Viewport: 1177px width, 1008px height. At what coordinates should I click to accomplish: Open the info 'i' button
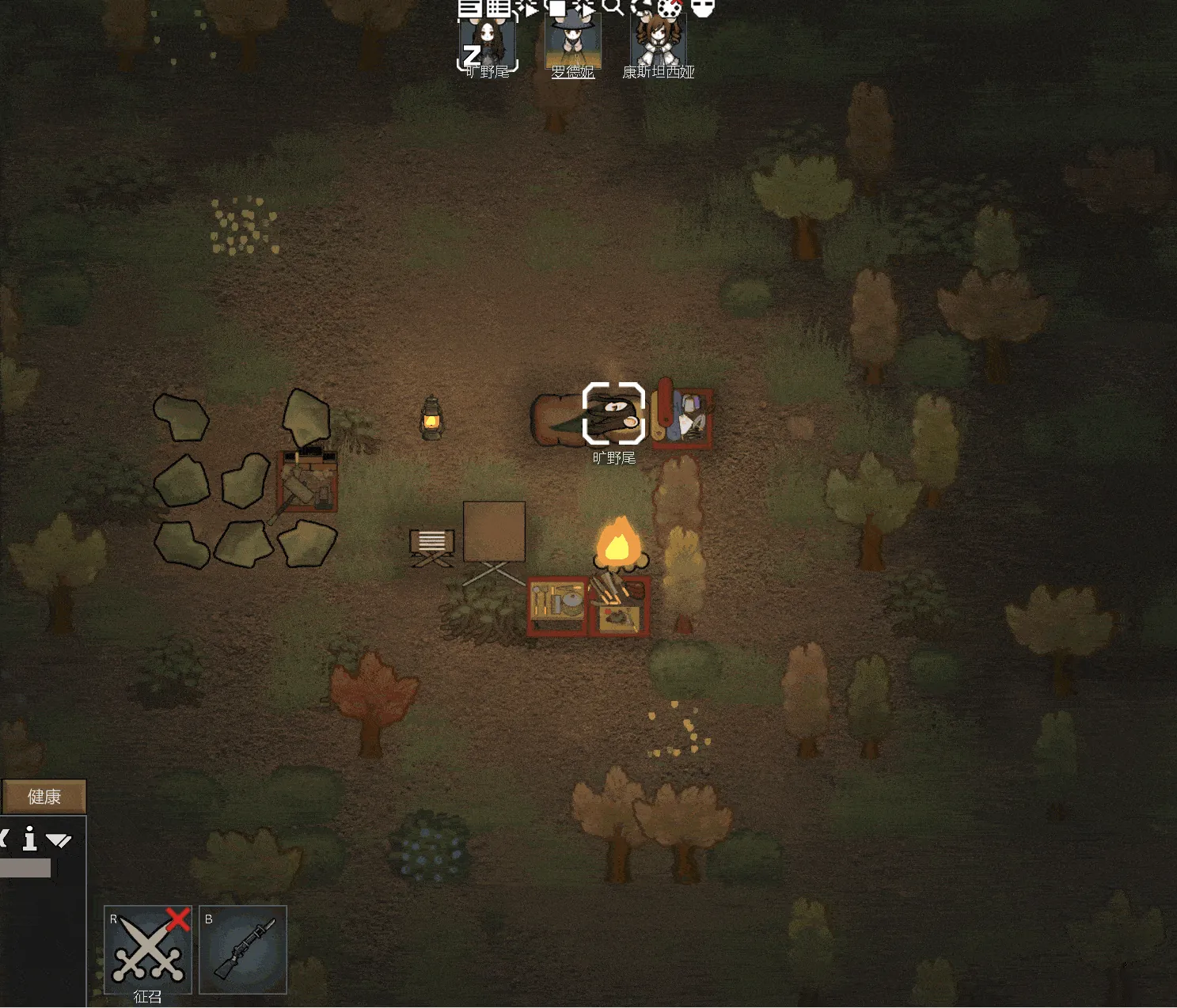(30, 839)
